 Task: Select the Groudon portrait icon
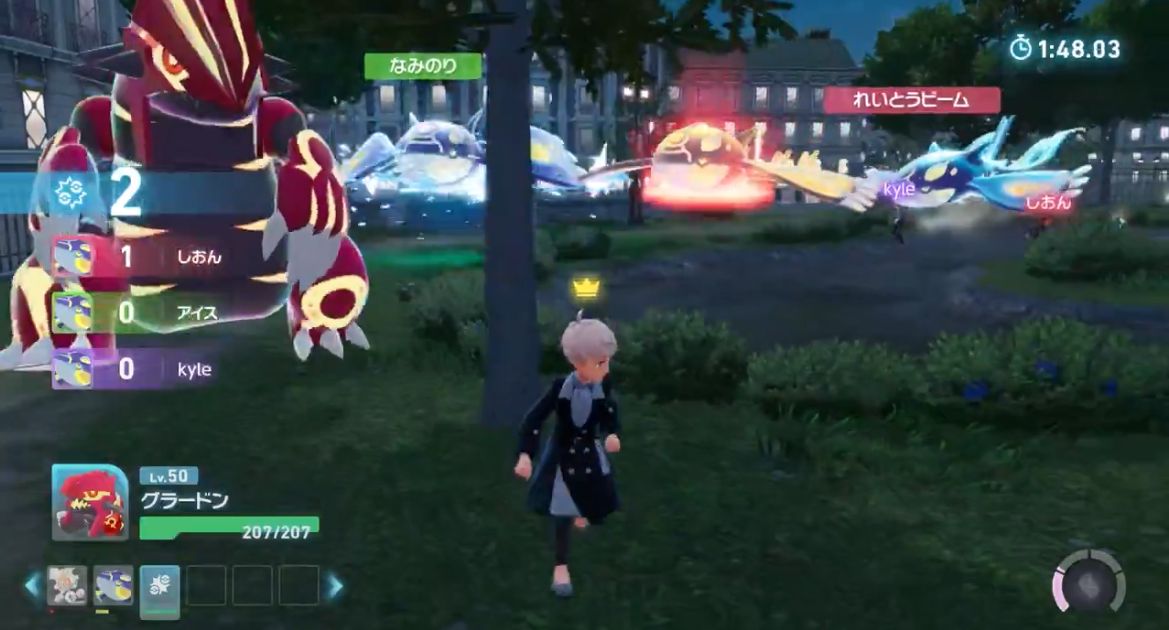pos(90,503)
